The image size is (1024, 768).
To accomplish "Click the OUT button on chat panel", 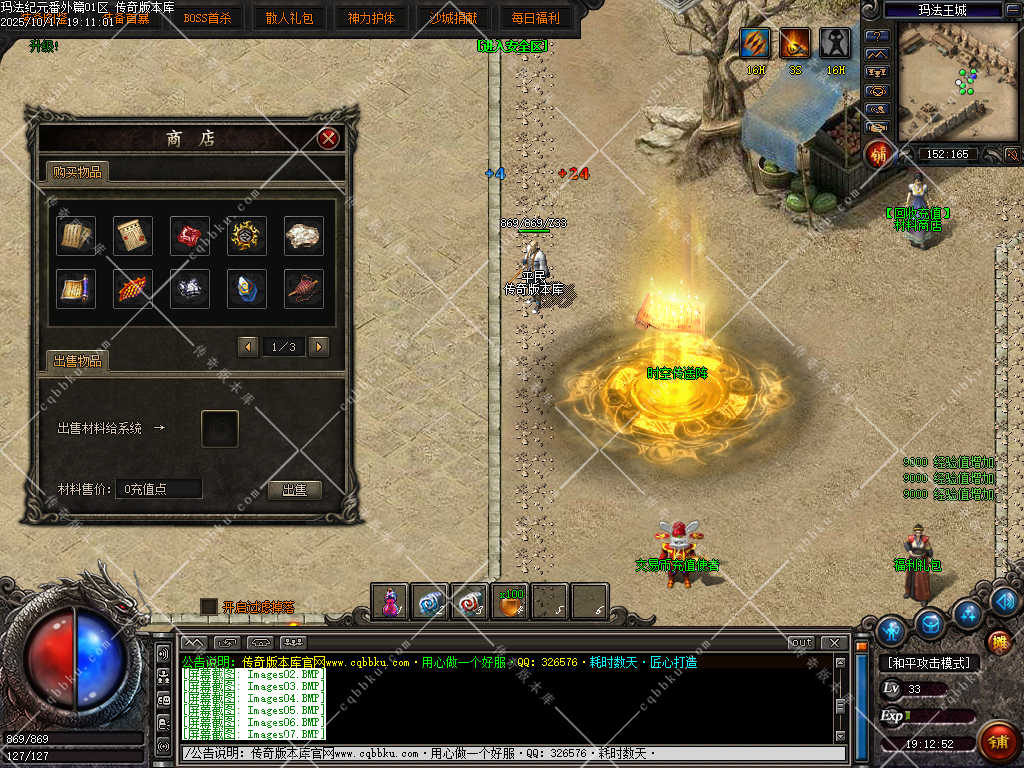I will point(801,642).
